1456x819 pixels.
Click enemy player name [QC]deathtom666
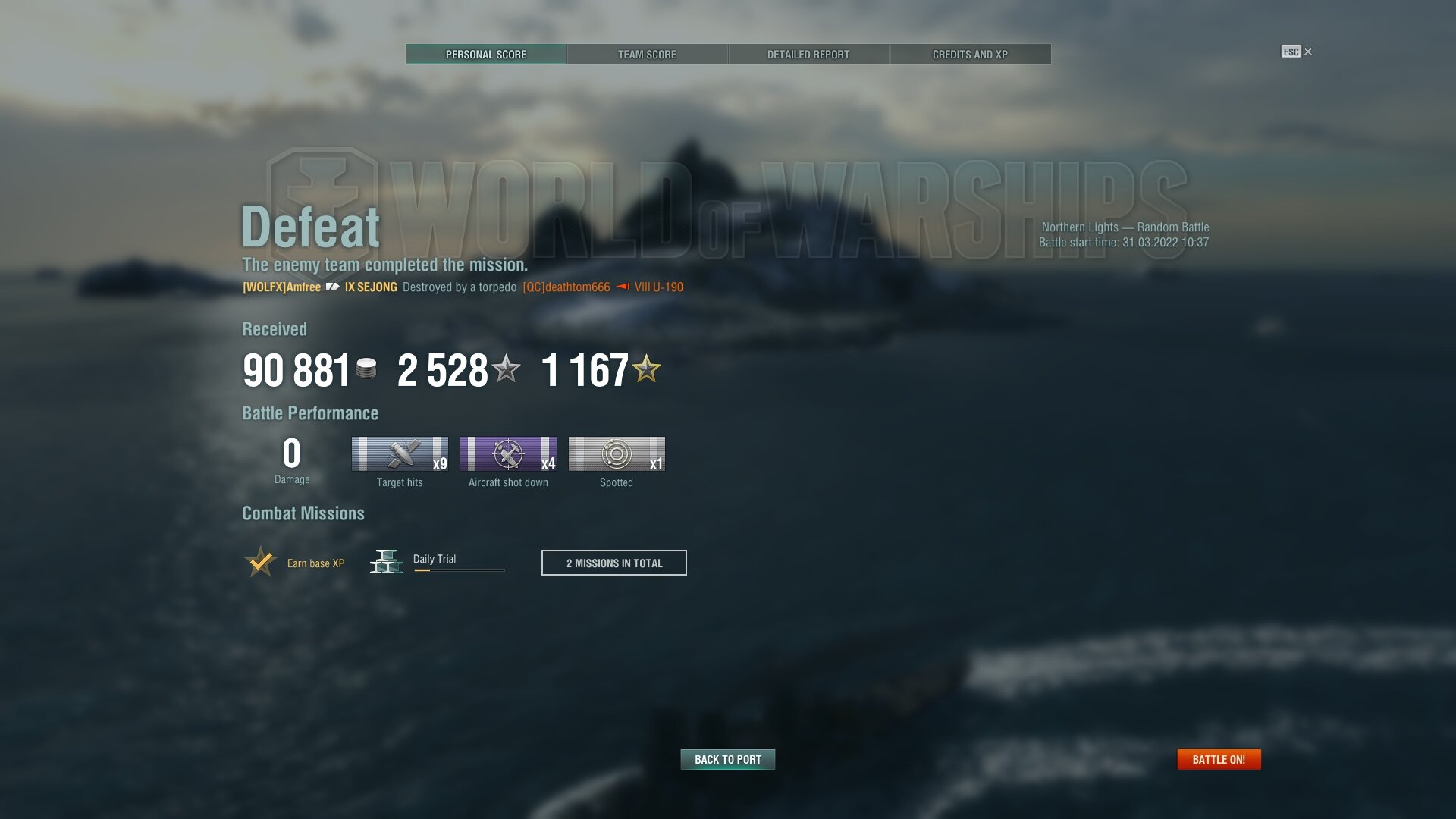tap(566, 287)
